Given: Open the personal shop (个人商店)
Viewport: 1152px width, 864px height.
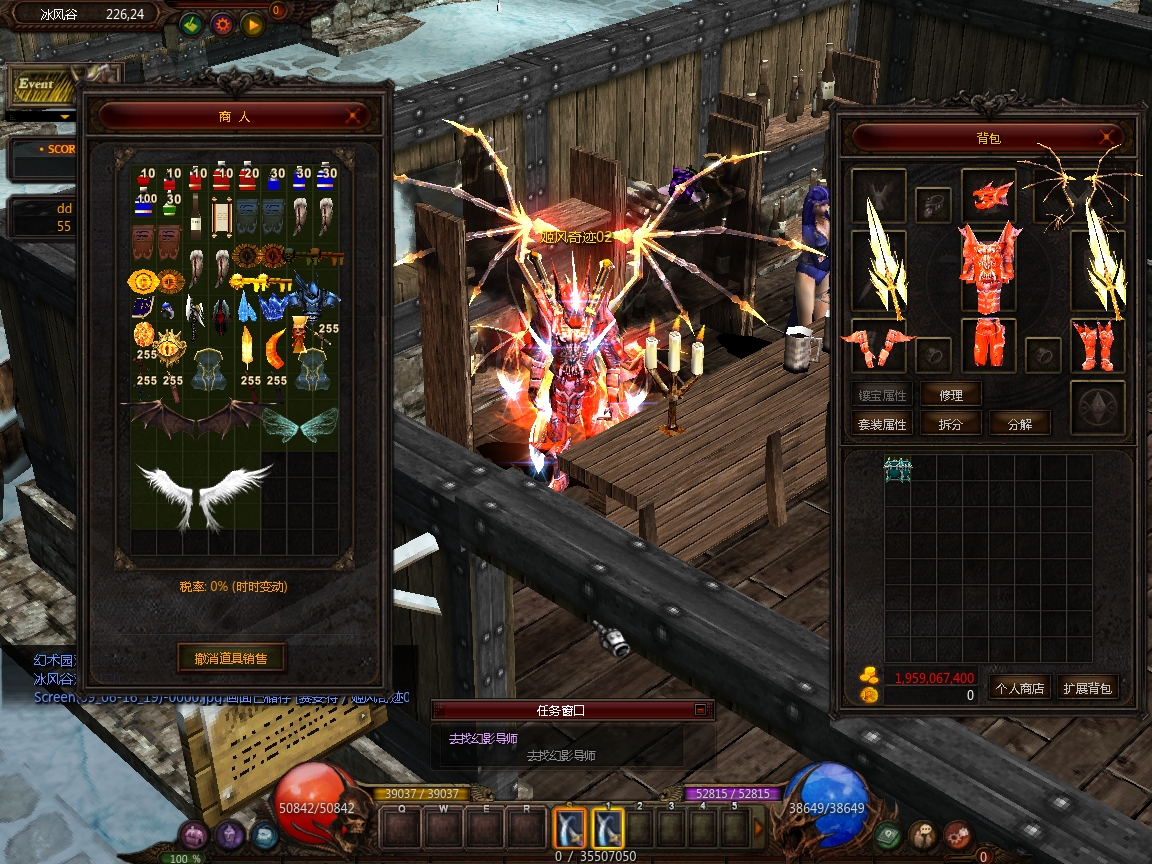Looking at the screenshot, I should [1019, 688].
